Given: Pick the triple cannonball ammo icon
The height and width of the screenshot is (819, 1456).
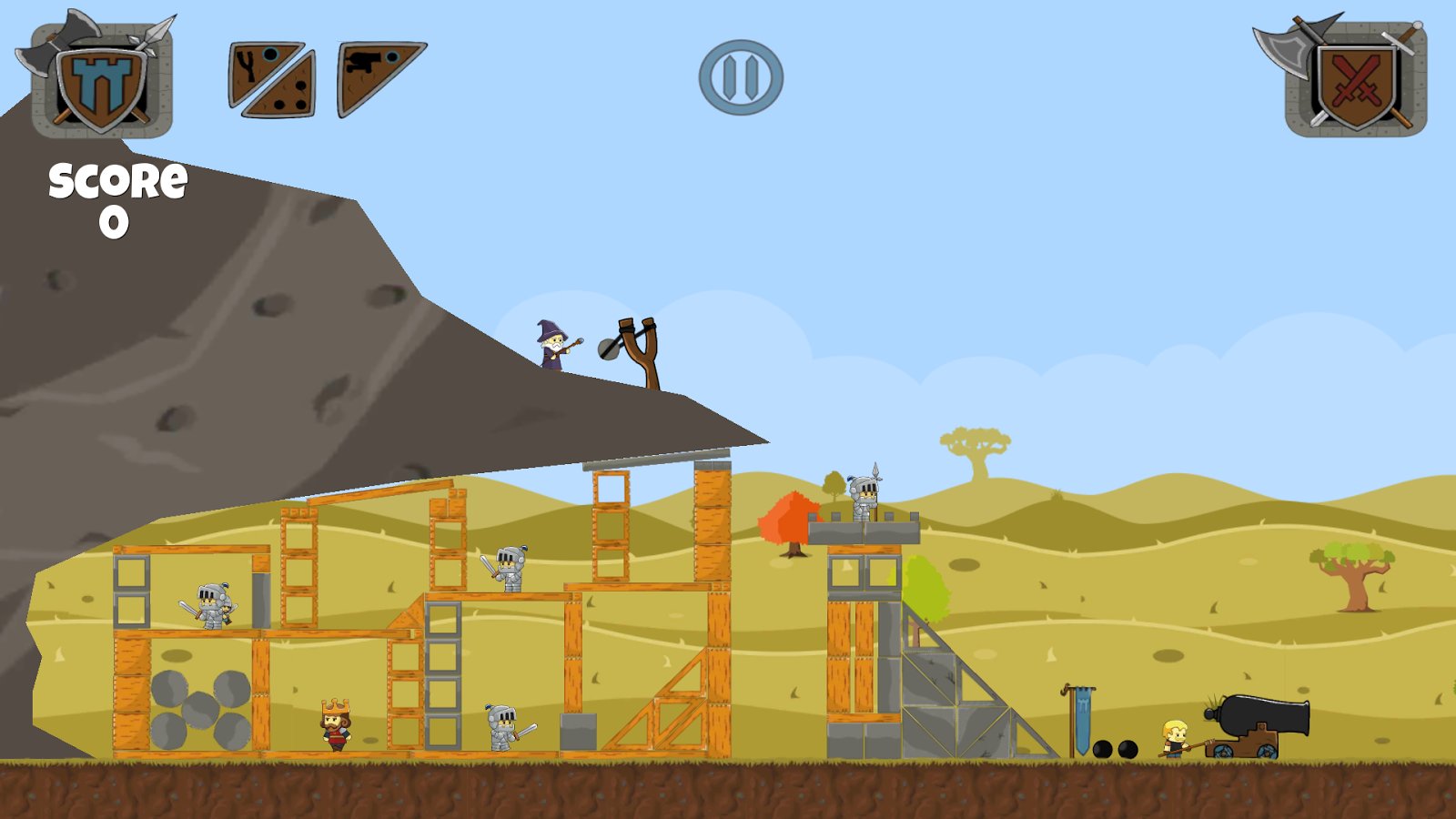Looking at the screenshot, I should click(293, 94).
